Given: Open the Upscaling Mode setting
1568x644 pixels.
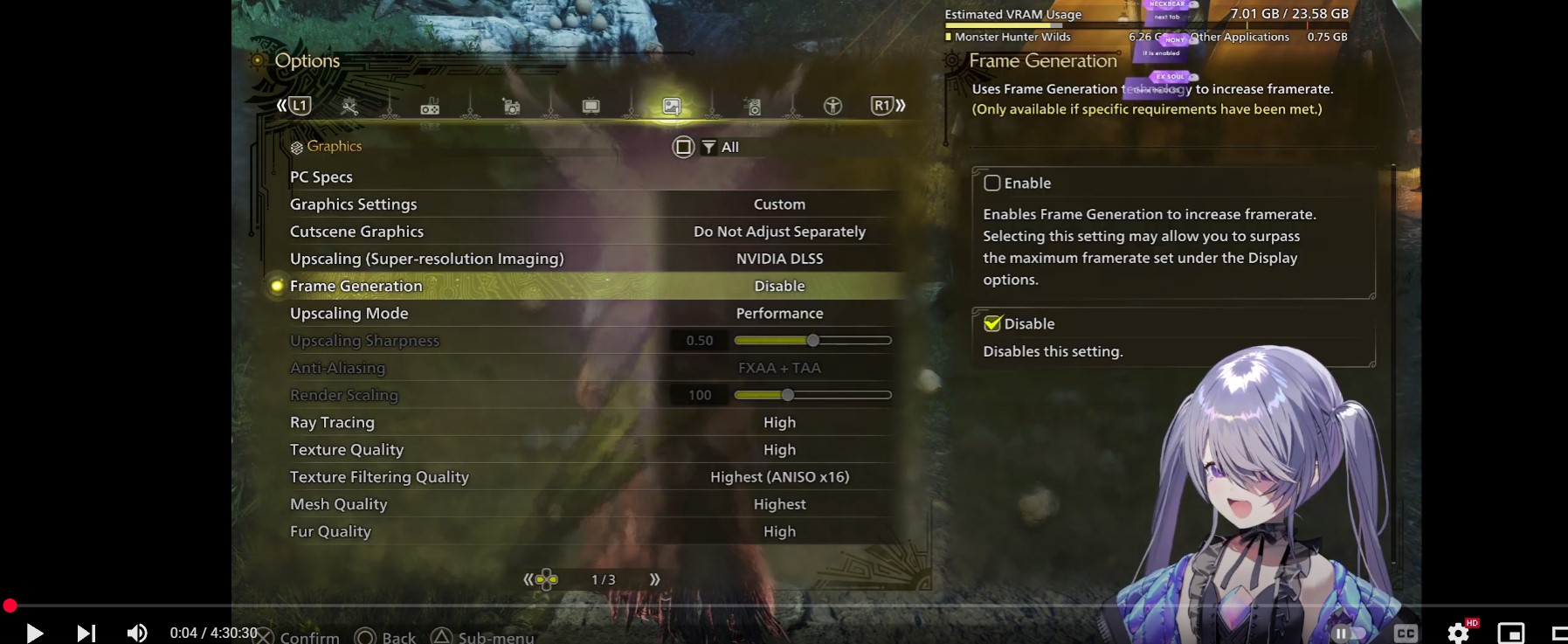Looking at the screenshot, I should click(x=349, y=313).
